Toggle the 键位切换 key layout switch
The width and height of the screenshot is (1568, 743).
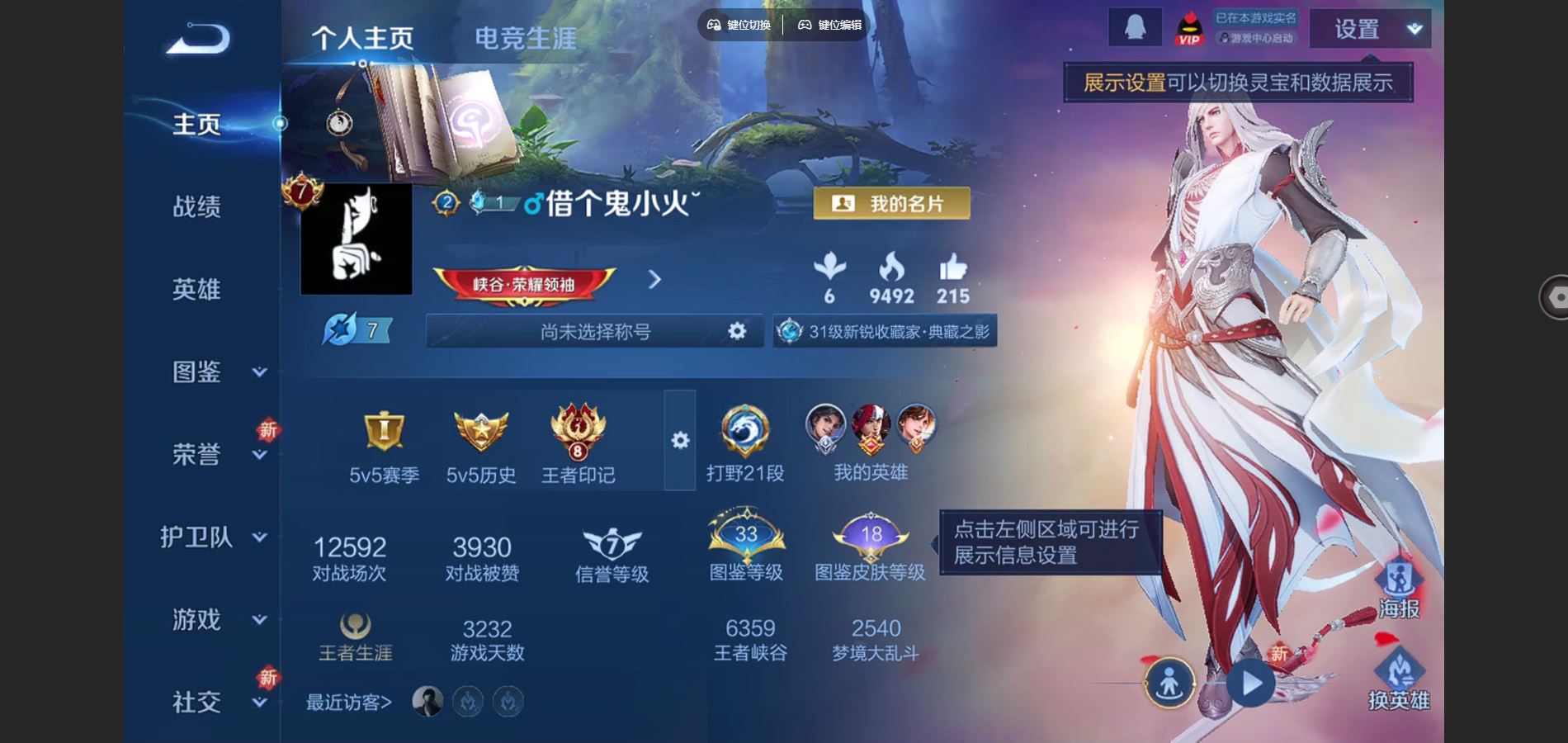(741, 25)
